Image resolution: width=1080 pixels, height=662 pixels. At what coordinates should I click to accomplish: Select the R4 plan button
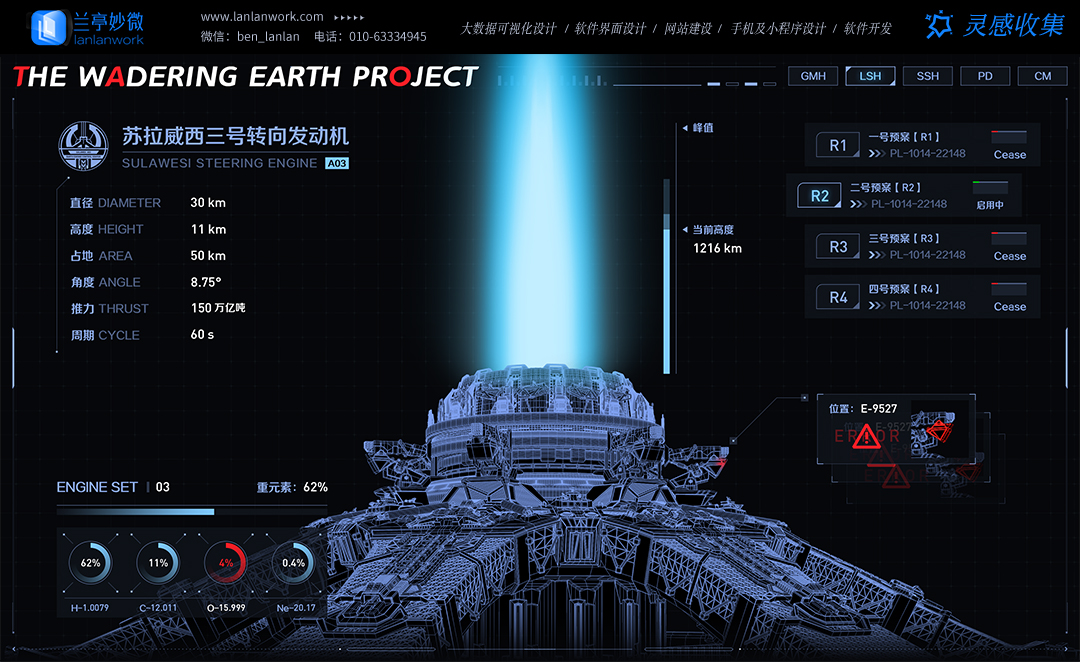[x=838, y=297]
